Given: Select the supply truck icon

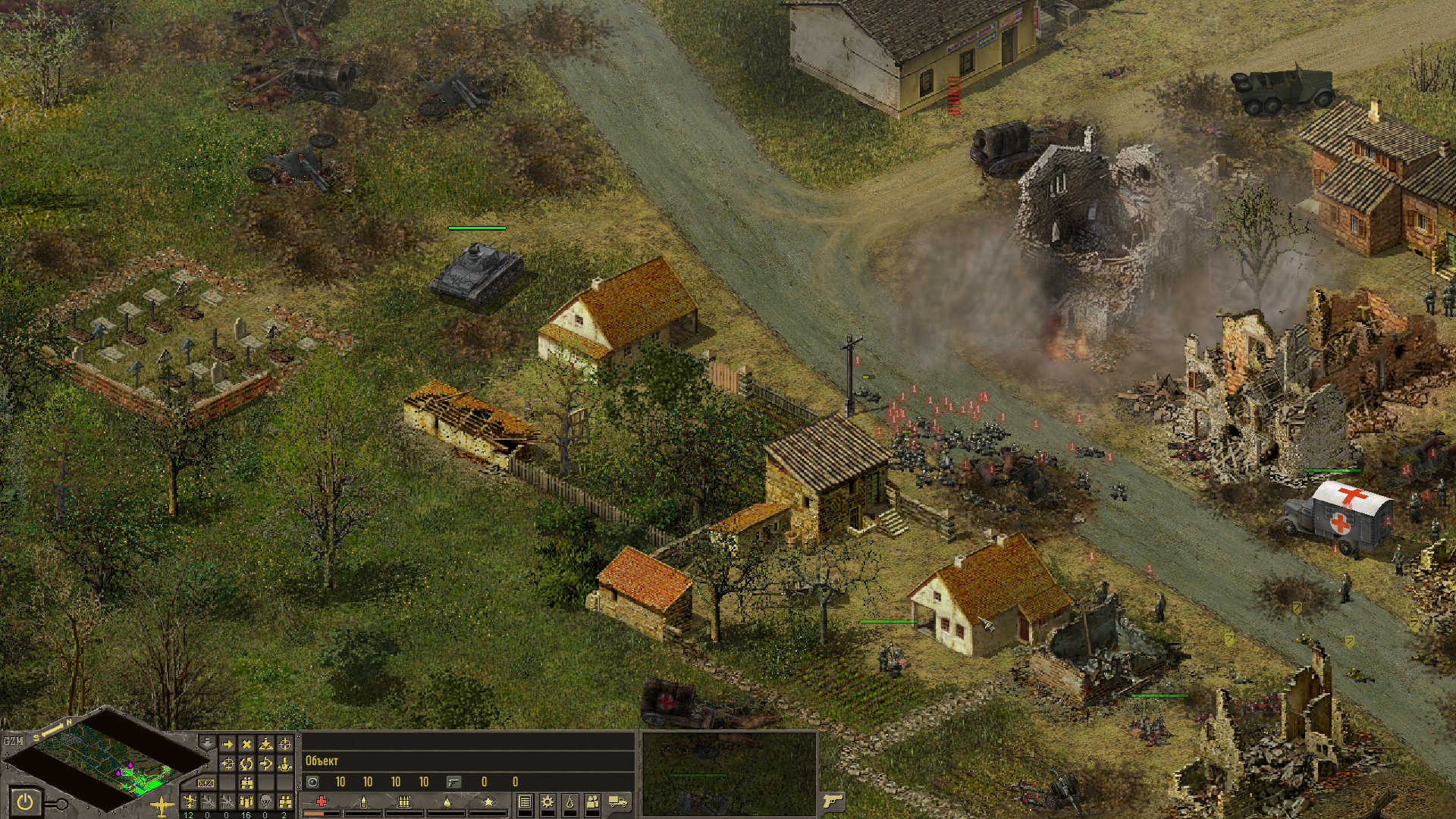Looking at the screenshot, I should pyautogui.click(x=618, y=802).
